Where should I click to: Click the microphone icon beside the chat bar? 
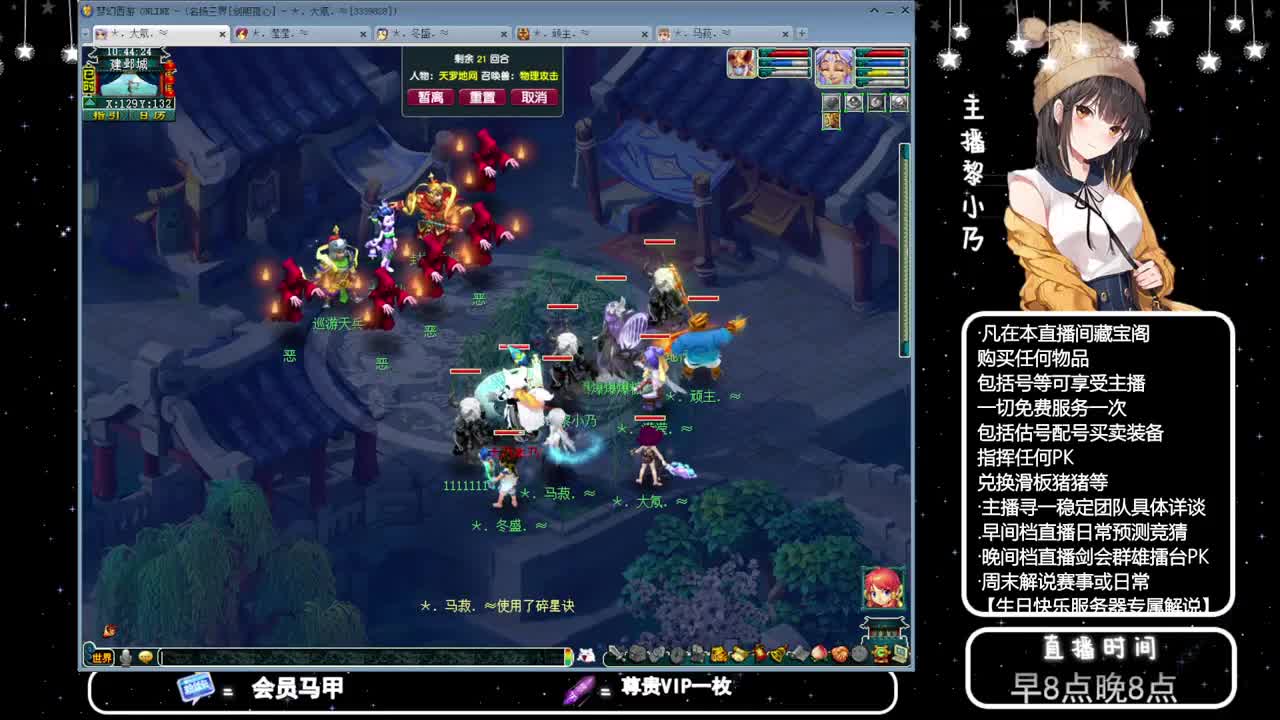tap(124, 656)
